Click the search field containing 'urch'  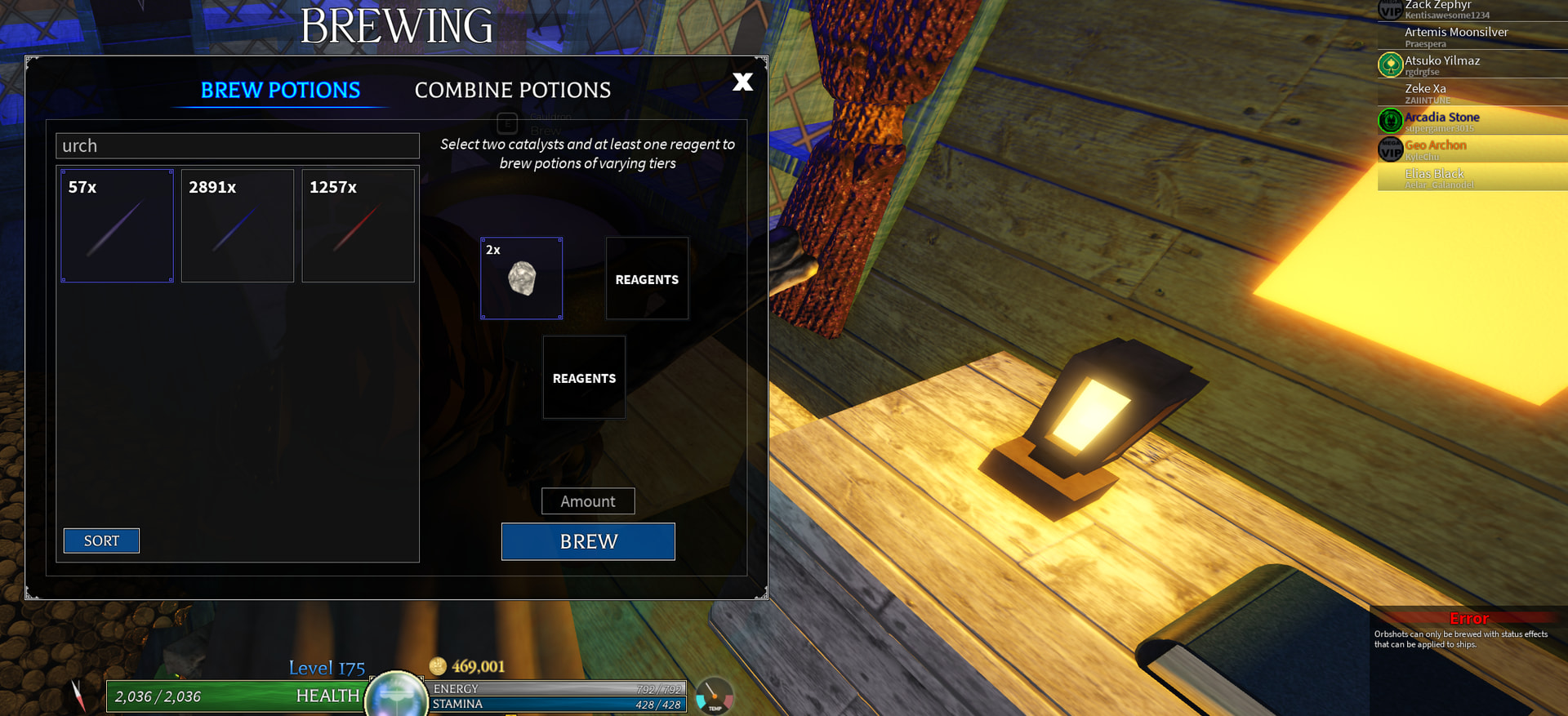tap(237, 145)
